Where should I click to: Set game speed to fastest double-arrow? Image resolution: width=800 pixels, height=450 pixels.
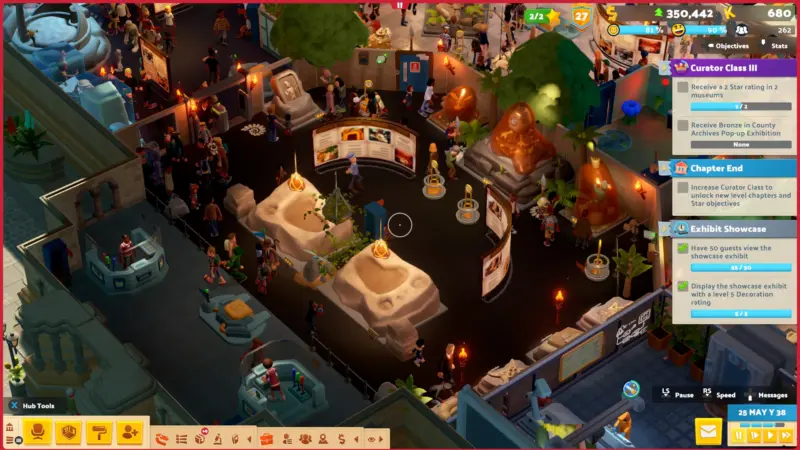783,436
